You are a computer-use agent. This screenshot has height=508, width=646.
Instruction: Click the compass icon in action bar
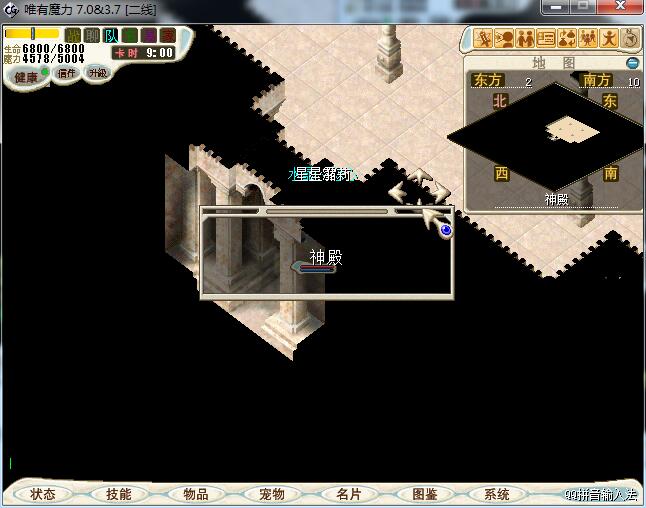point(631,39)
